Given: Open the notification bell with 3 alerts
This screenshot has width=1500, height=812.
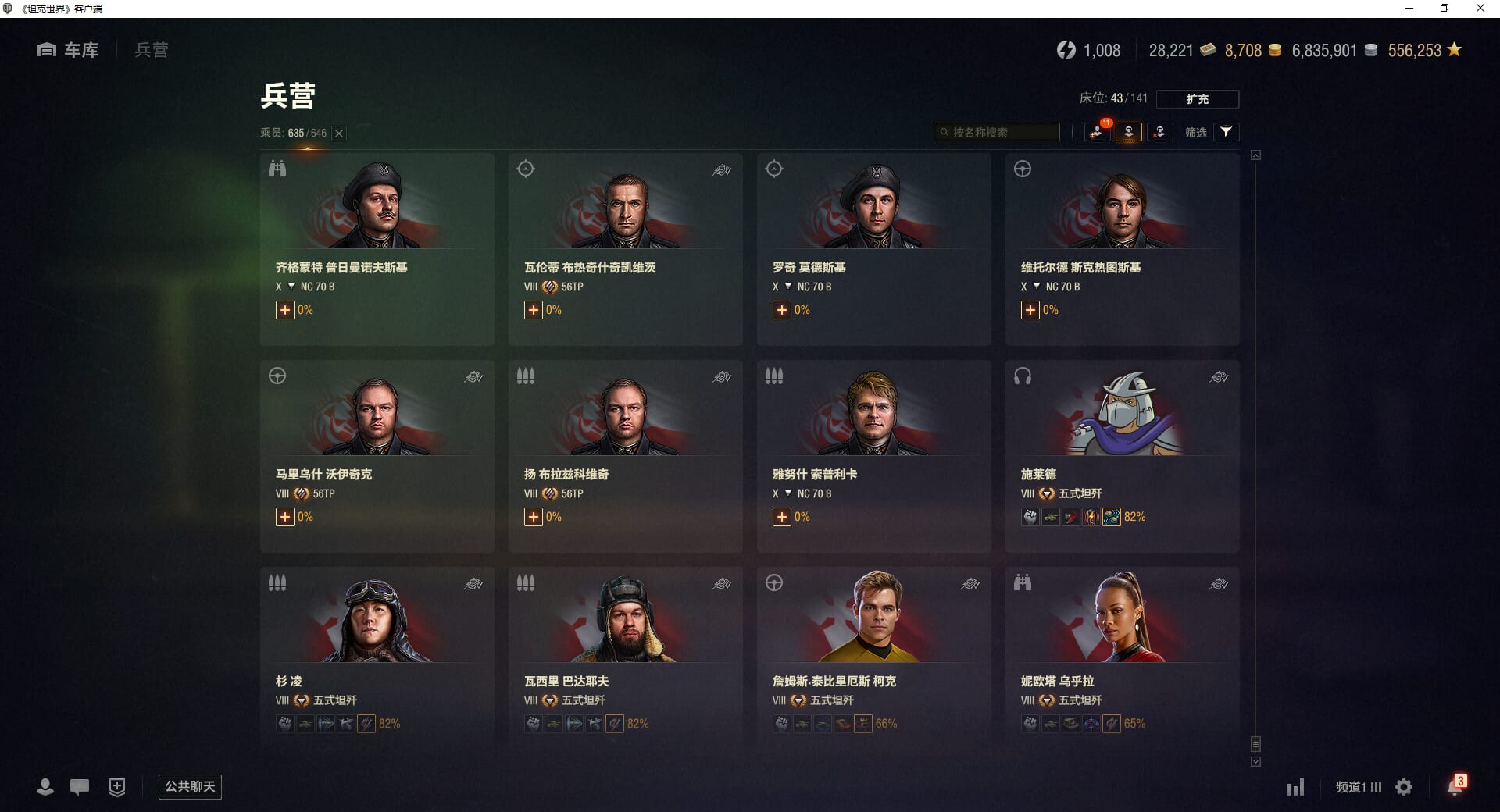Looking at the screenshot, I should (1455, 786).
